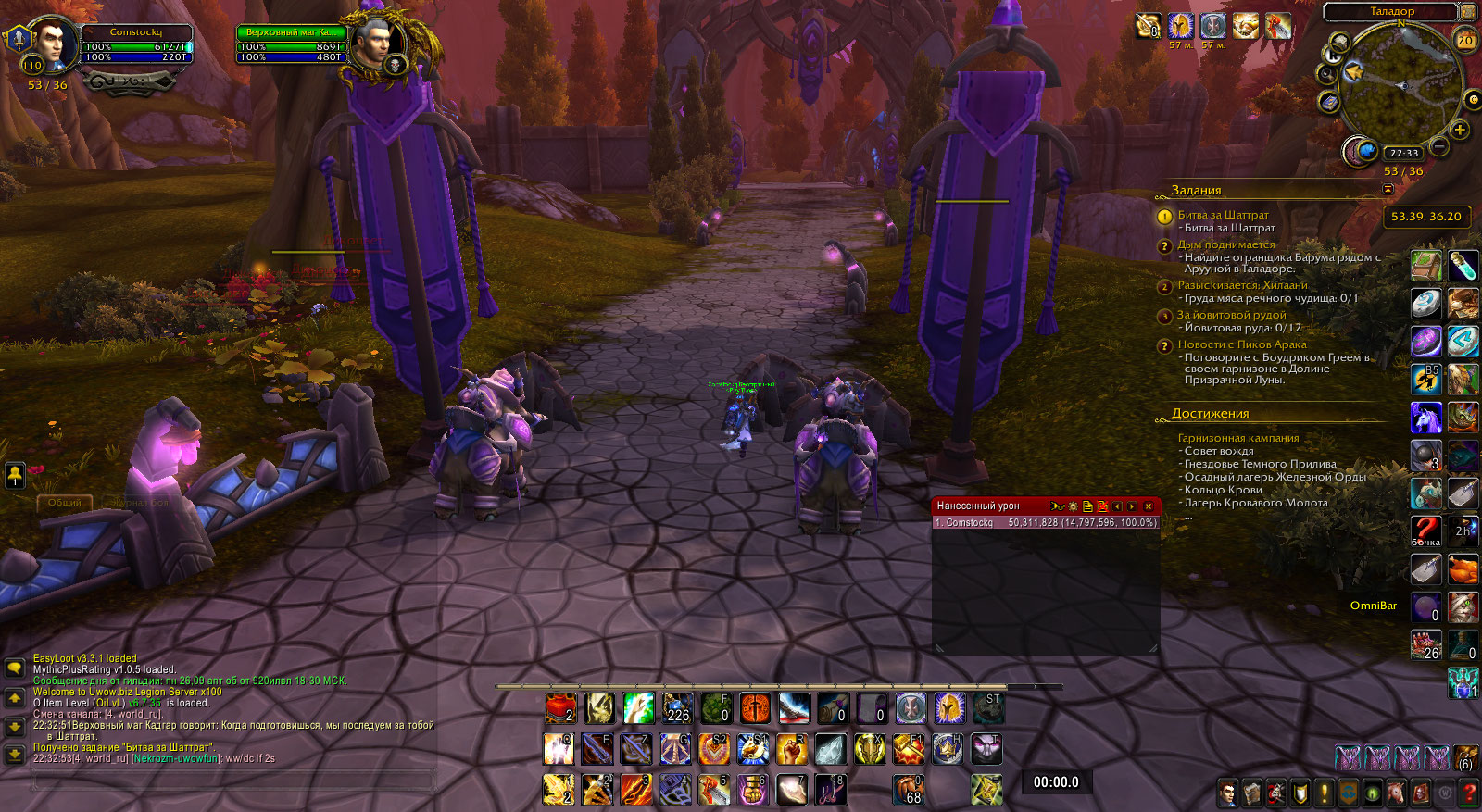Open the calendar showing day 20
The image size is (1482, 812).
pos(1465,40)
